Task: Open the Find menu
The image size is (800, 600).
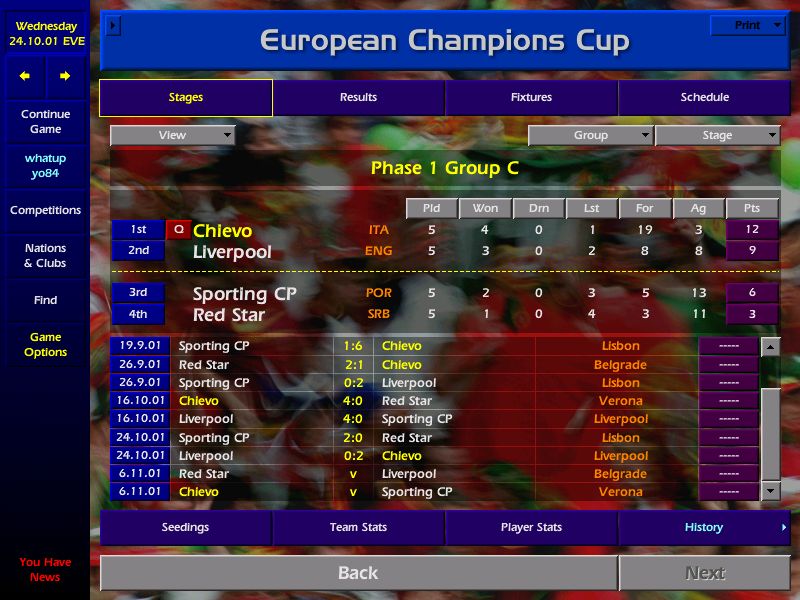Action: (x=45, y=300)
